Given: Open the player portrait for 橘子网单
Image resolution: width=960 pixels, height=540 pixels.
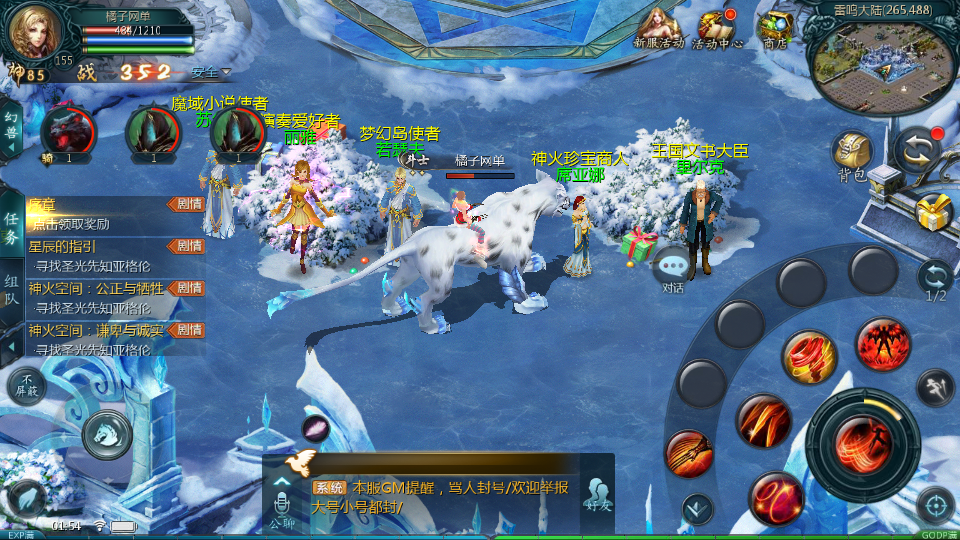Looking at the screenshot, I should coord(37,33).
